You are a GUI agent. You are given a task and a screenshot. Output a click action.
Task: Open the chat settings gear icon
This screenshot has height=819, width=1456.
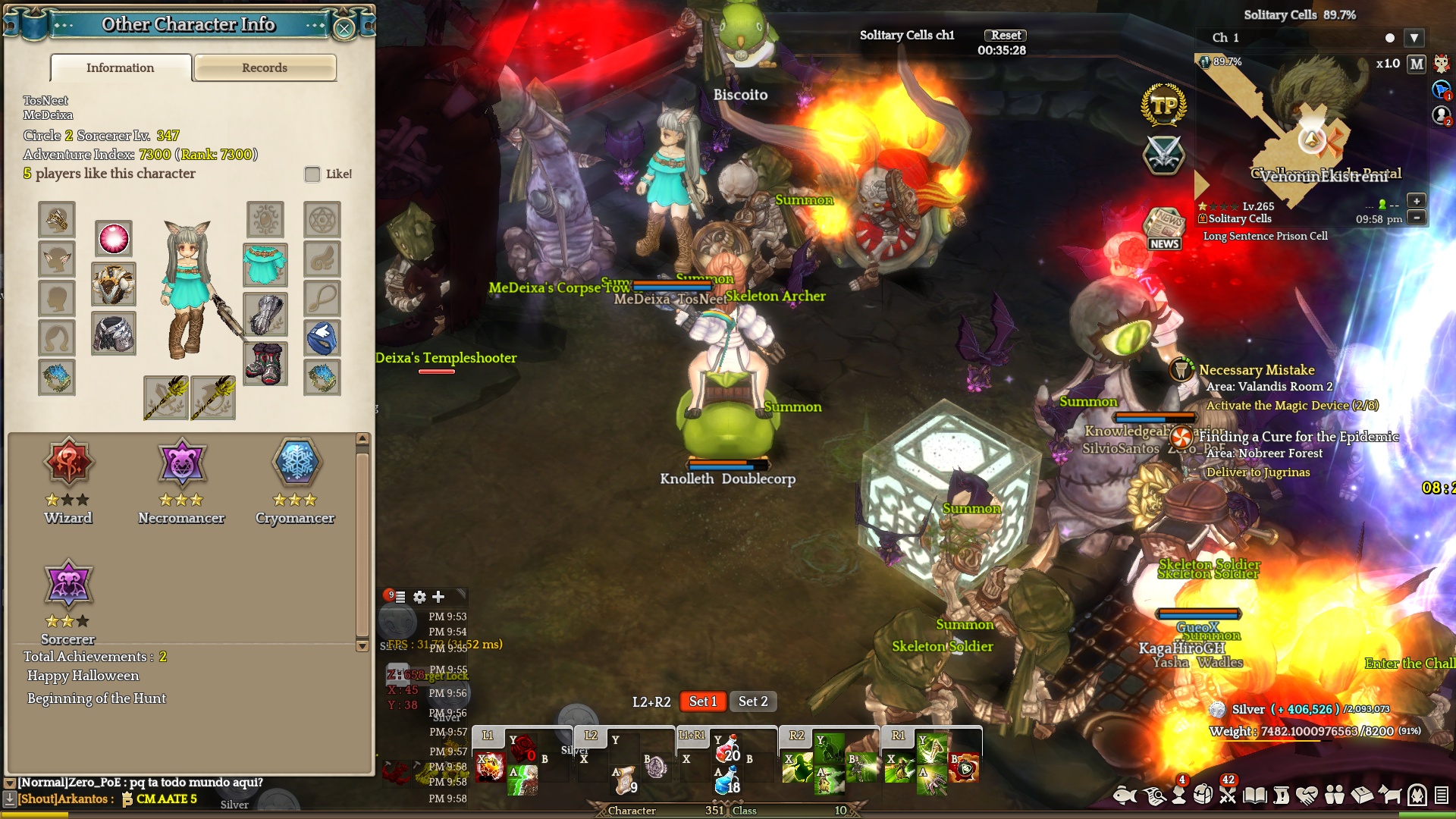pyautogui.click(x=419, y=598)
